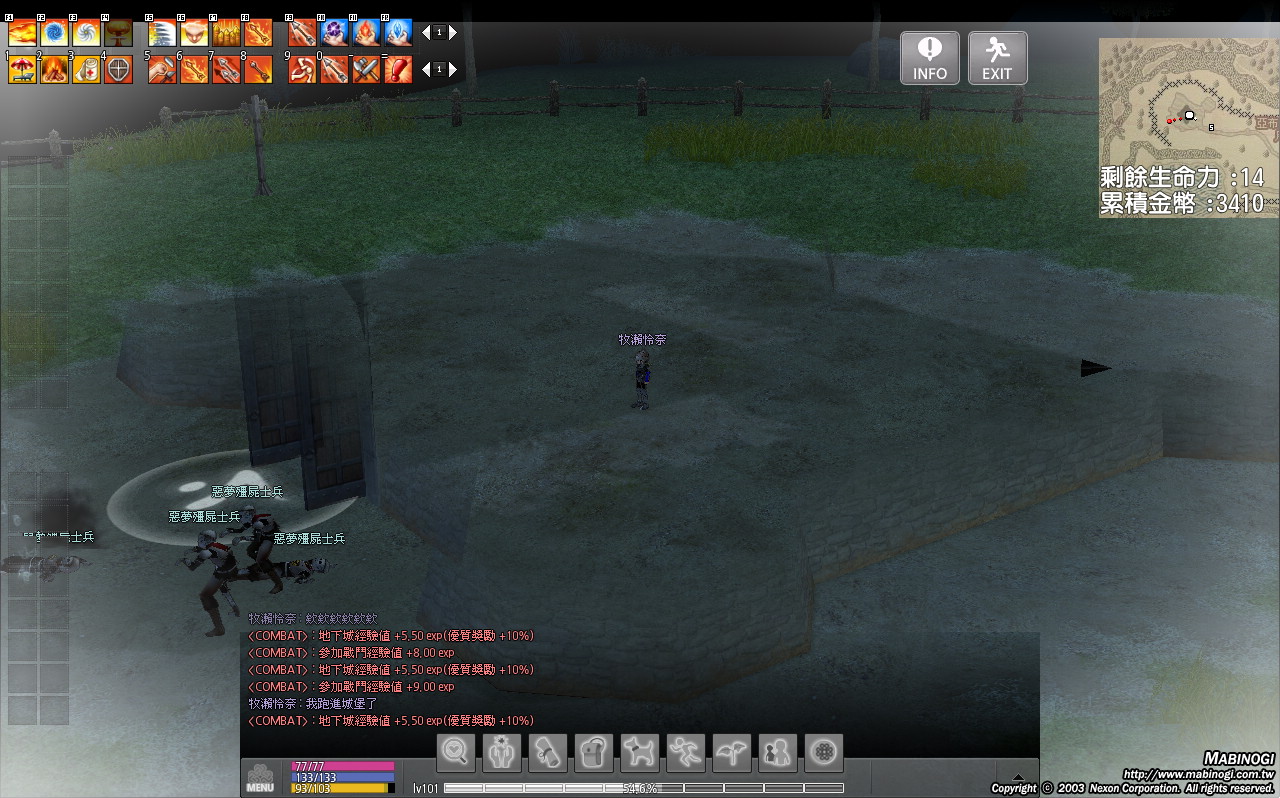Use the campfire skill
The image size is (1280, 798).
[54, 69]
